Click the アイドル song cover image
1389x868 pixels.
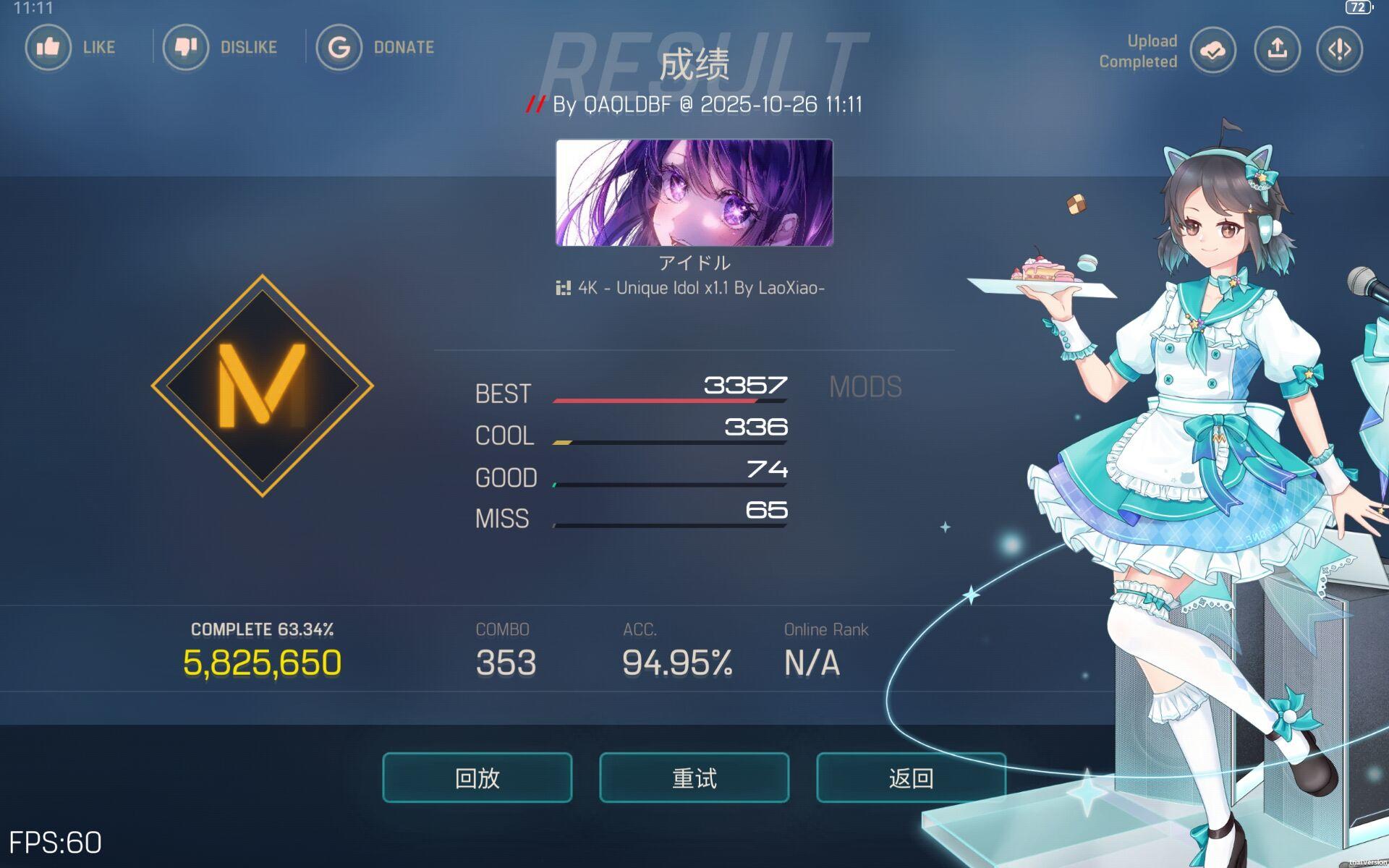click(694, 194)
